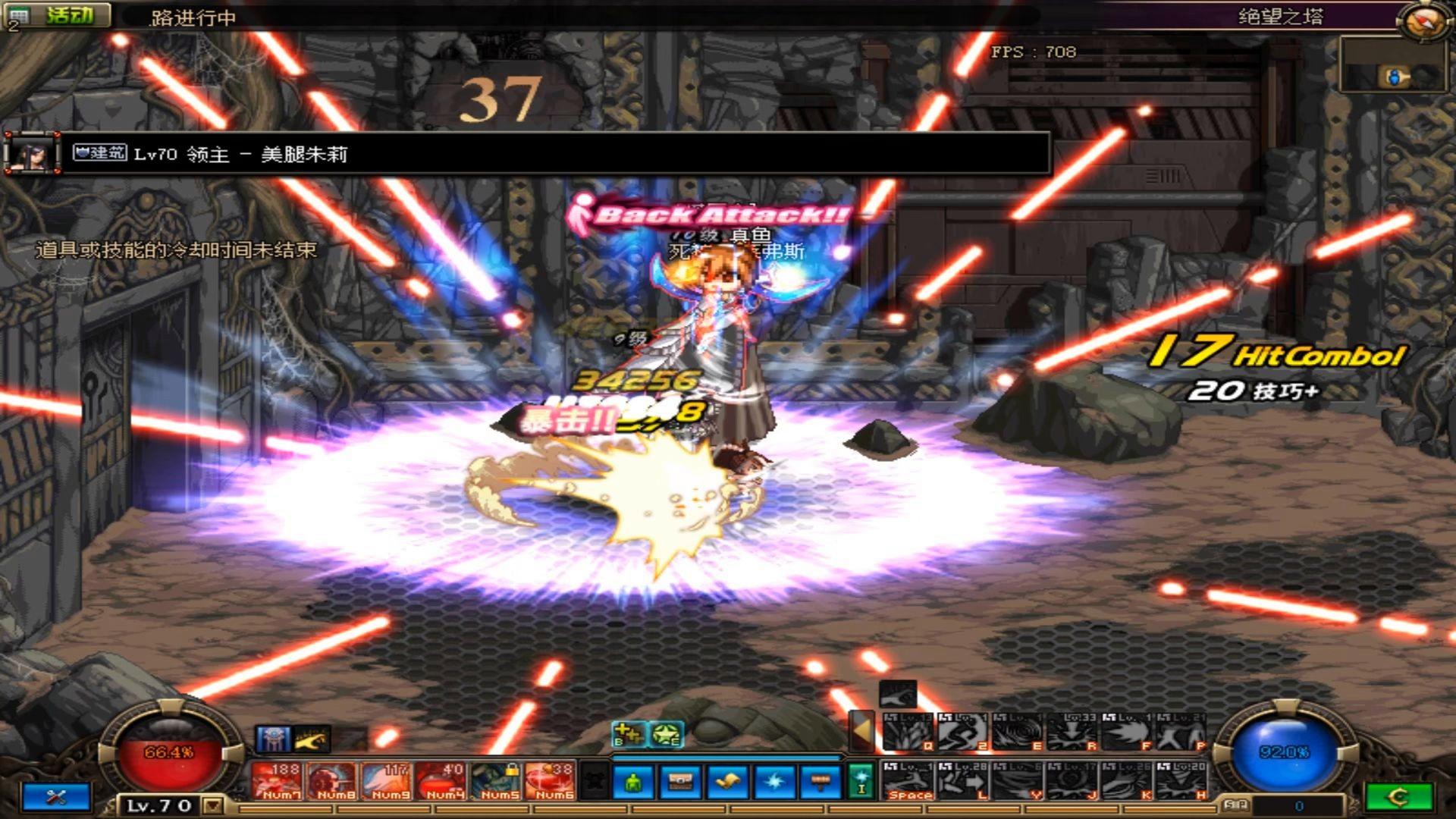Expand the dropdown arrow next to Lv.70
Image resolution: width=1456 pixels, height=819 pixels.
click(214, 805)
